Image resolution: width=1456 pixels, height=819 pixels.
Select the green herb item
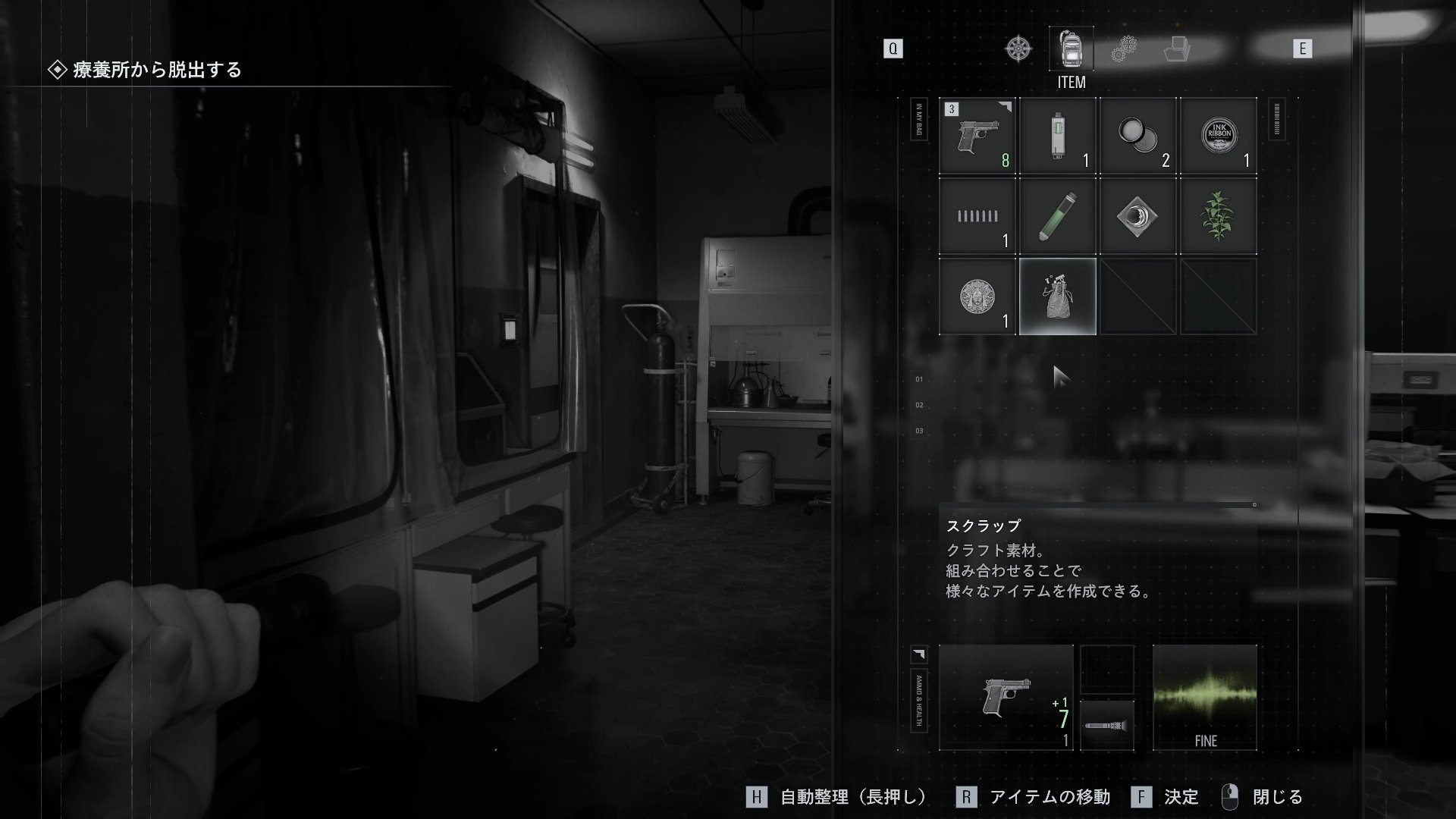[x=1218, y=216]
